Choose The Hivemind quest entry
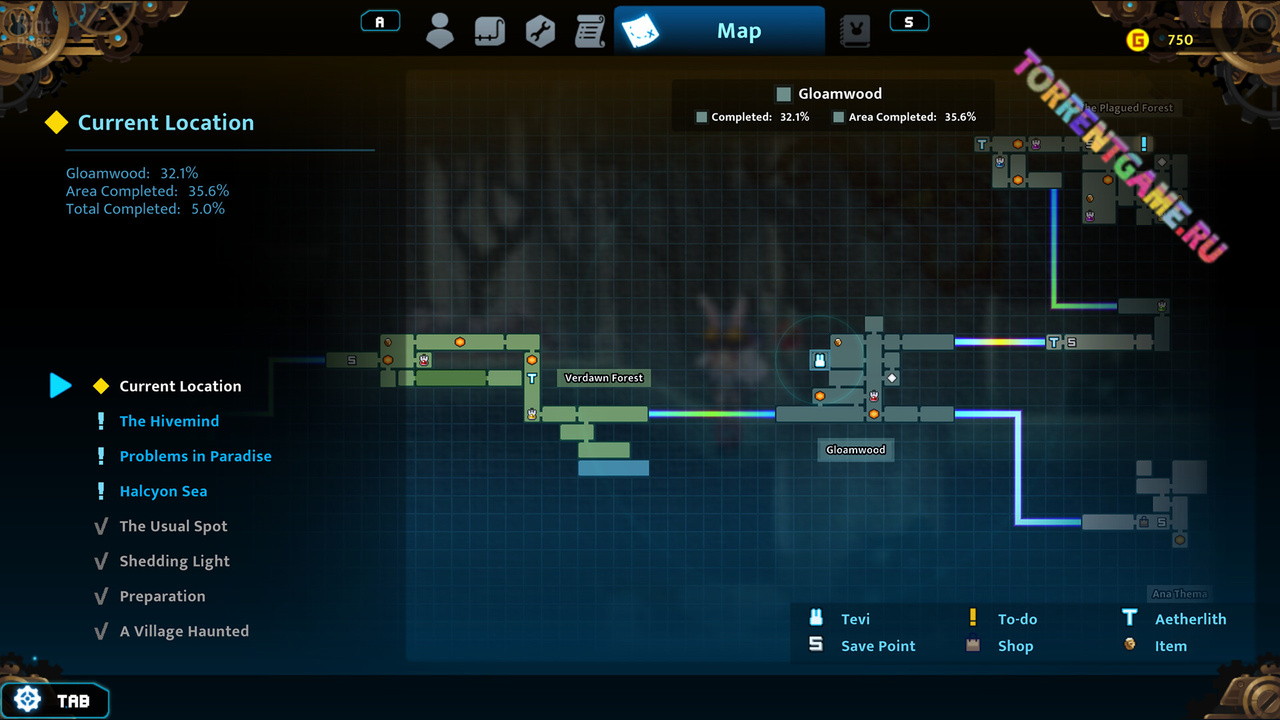The image size is (1280, 720). 169,421
